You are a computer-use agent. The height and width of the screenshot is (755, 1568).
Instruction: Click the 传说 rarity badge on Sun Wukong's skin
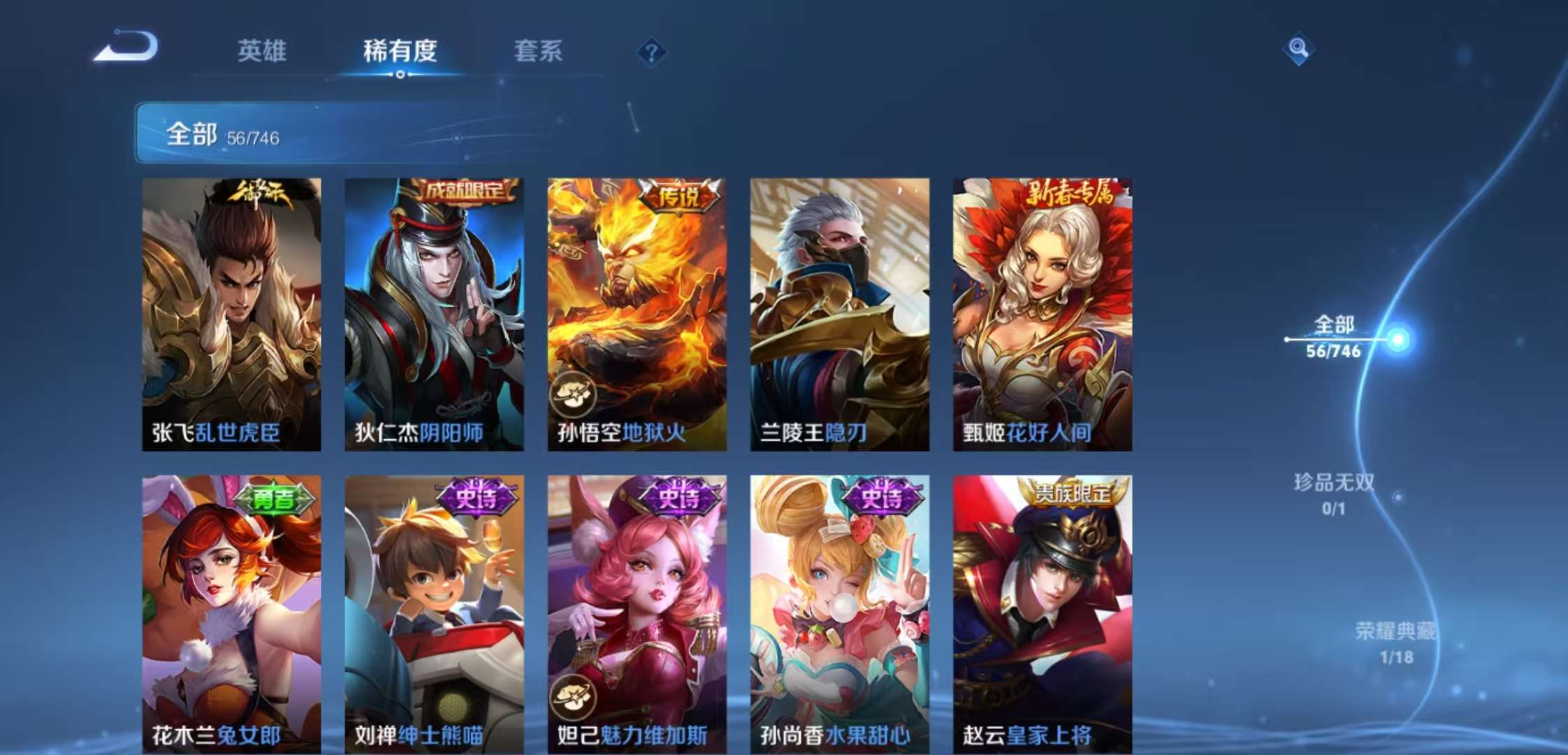click(x=681, y=196)
